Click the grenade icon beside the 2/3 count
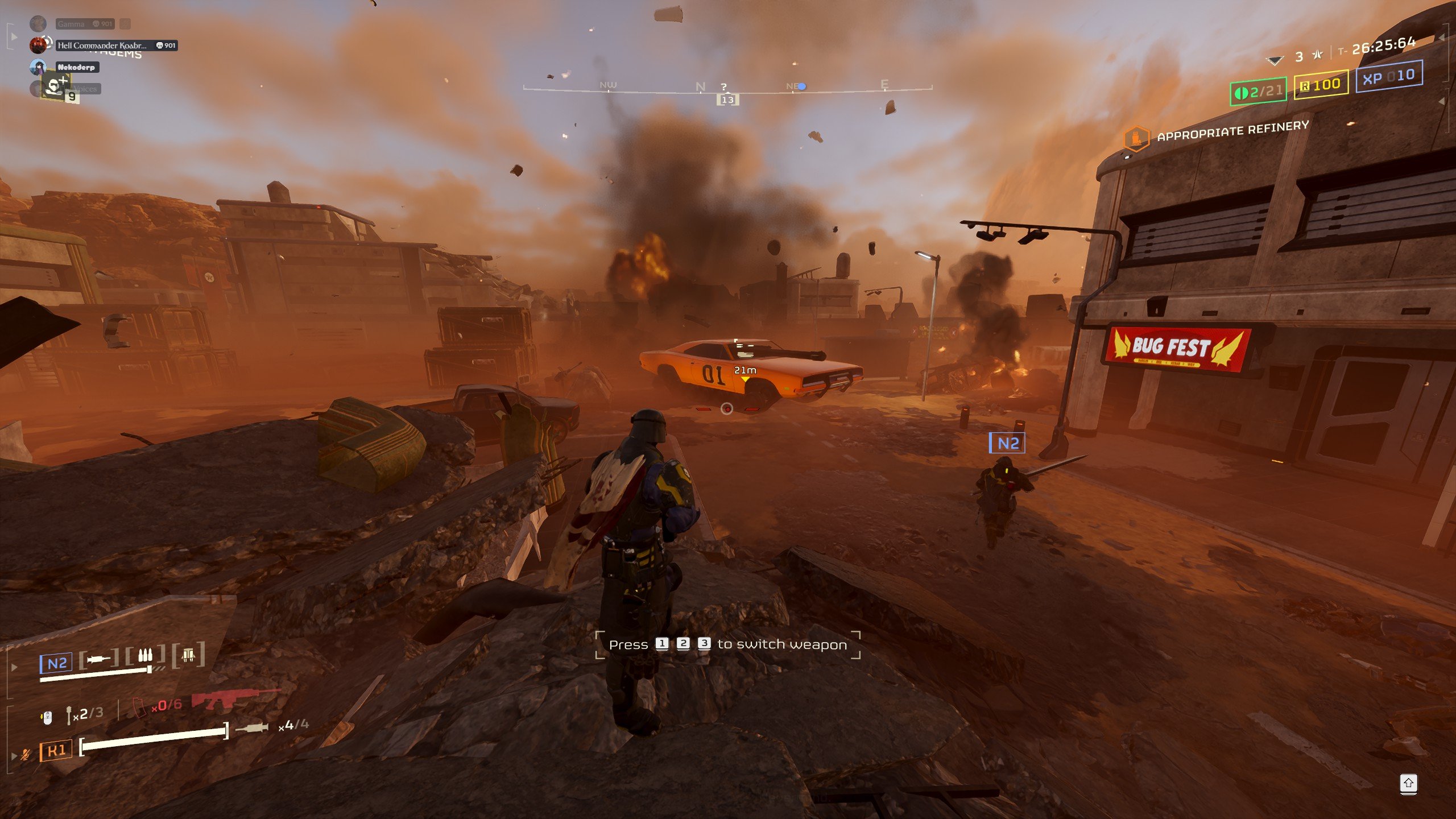 point(69,715)
